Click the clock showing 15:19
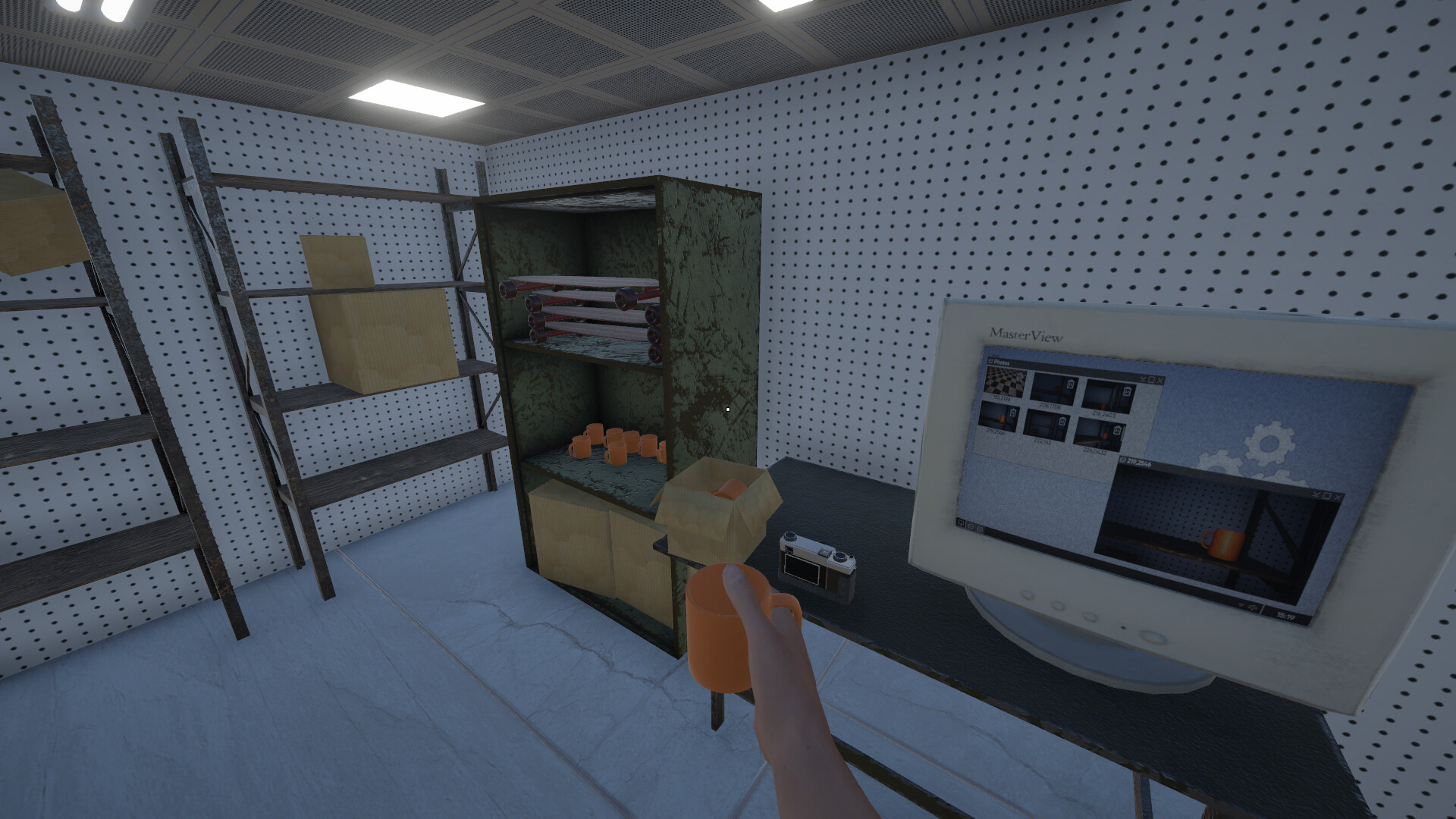Image resolution: width=1456 pixels, height=819 pixels. (1286, 616)
